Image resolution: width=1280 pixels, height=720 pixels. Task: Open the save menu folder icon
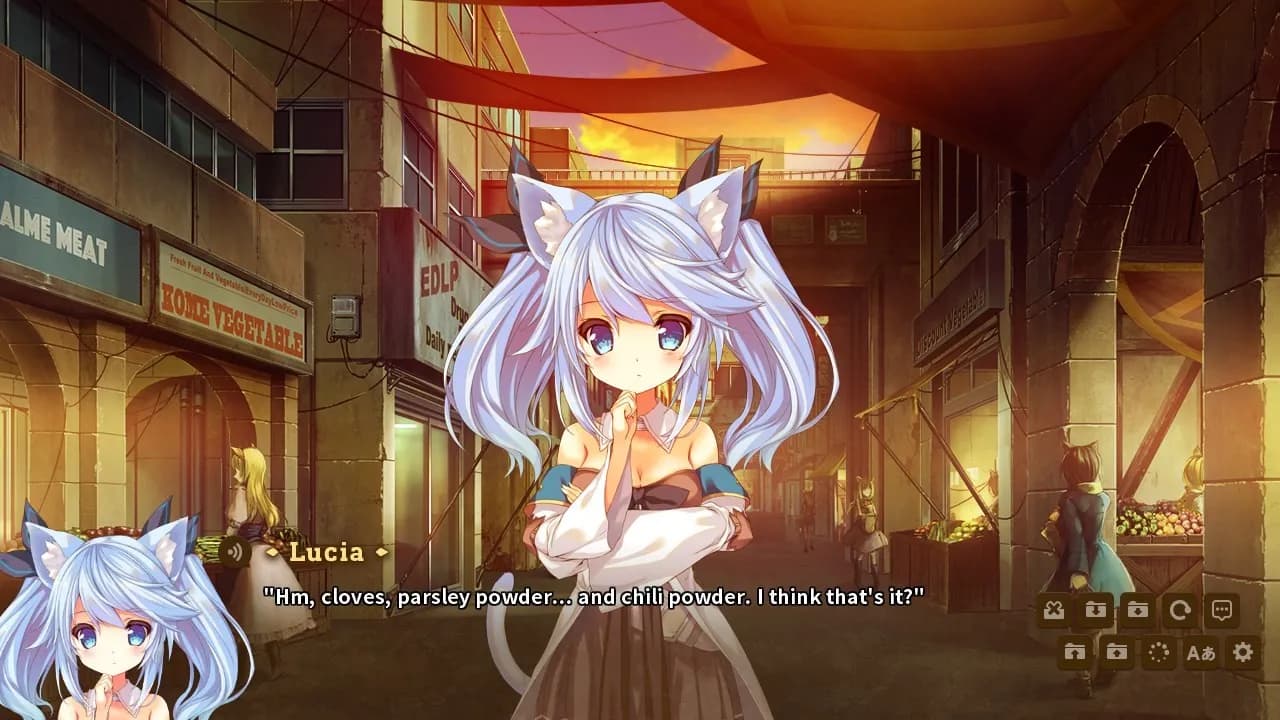pos(1137,608)
